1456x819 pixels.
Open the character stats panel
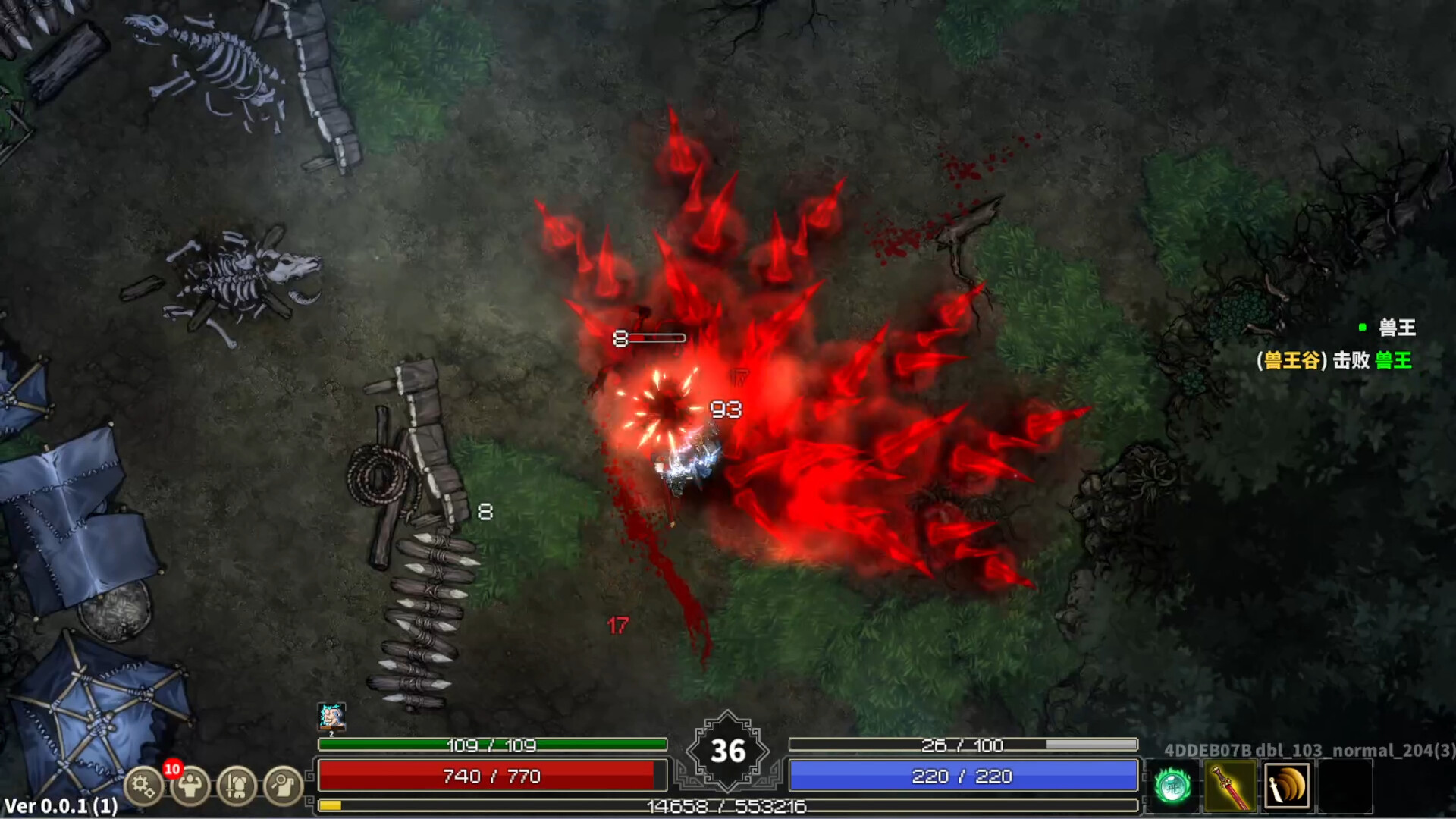[x=190, y=786]
